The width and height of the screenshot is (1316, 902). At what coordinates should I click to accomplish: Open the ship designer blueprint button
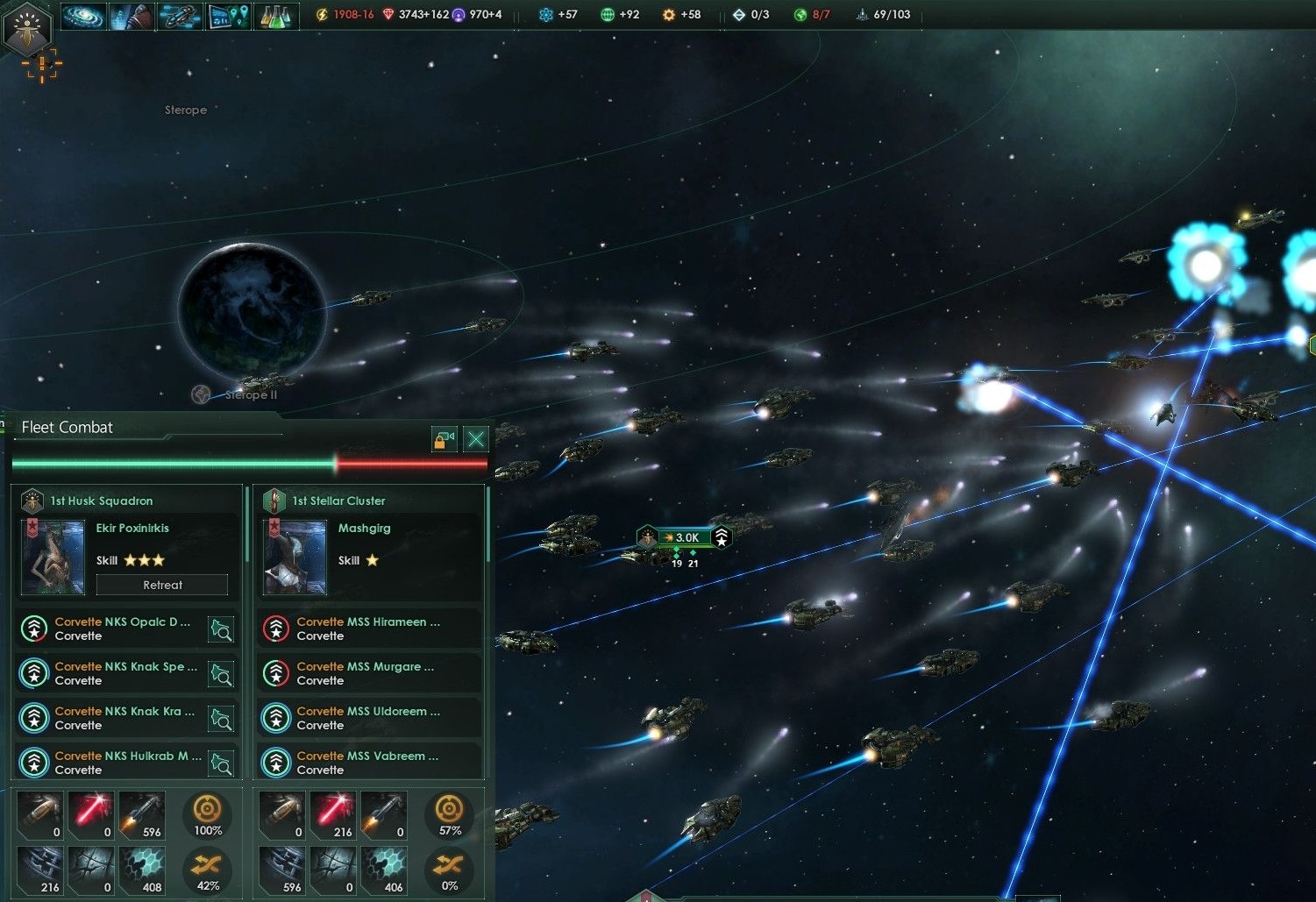[180, 16]
